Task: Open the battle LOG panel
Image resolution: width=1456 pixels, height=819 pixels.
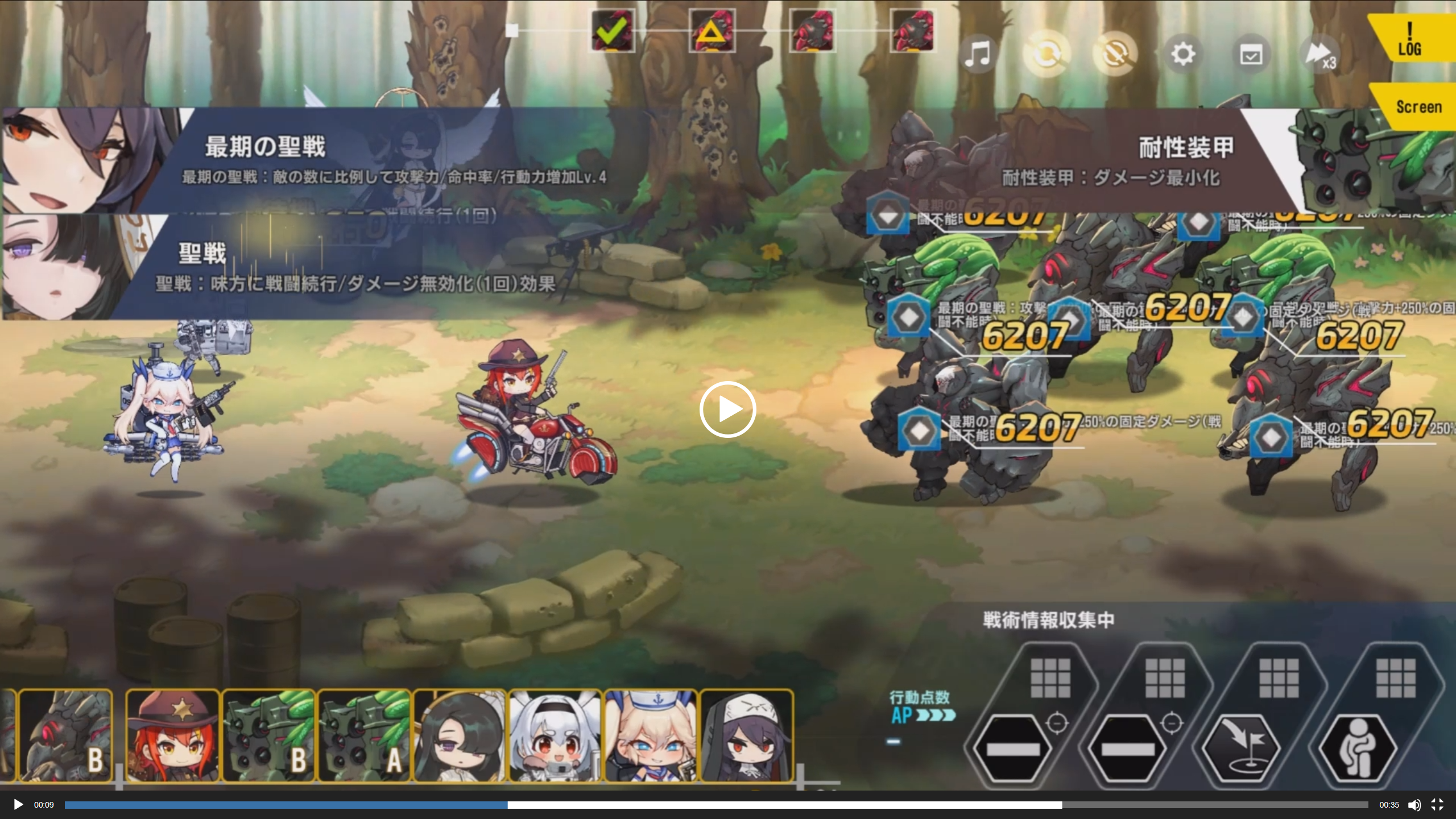Action: 1410,39
